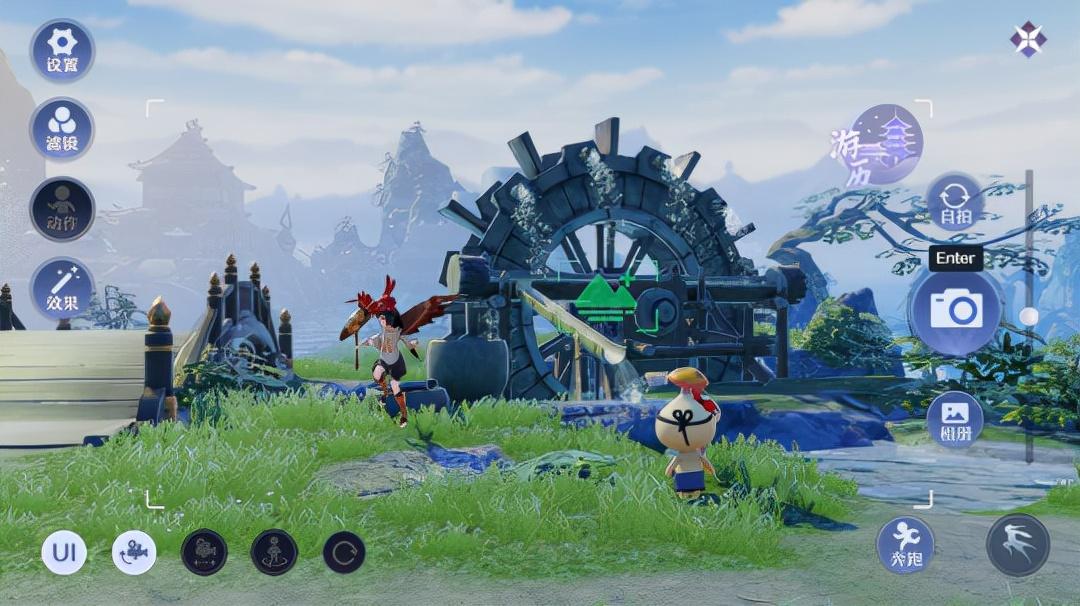This screenshot has width=1080, height=606.
Task: Select the 动作 character pose button
Action: tap(62, 208)
